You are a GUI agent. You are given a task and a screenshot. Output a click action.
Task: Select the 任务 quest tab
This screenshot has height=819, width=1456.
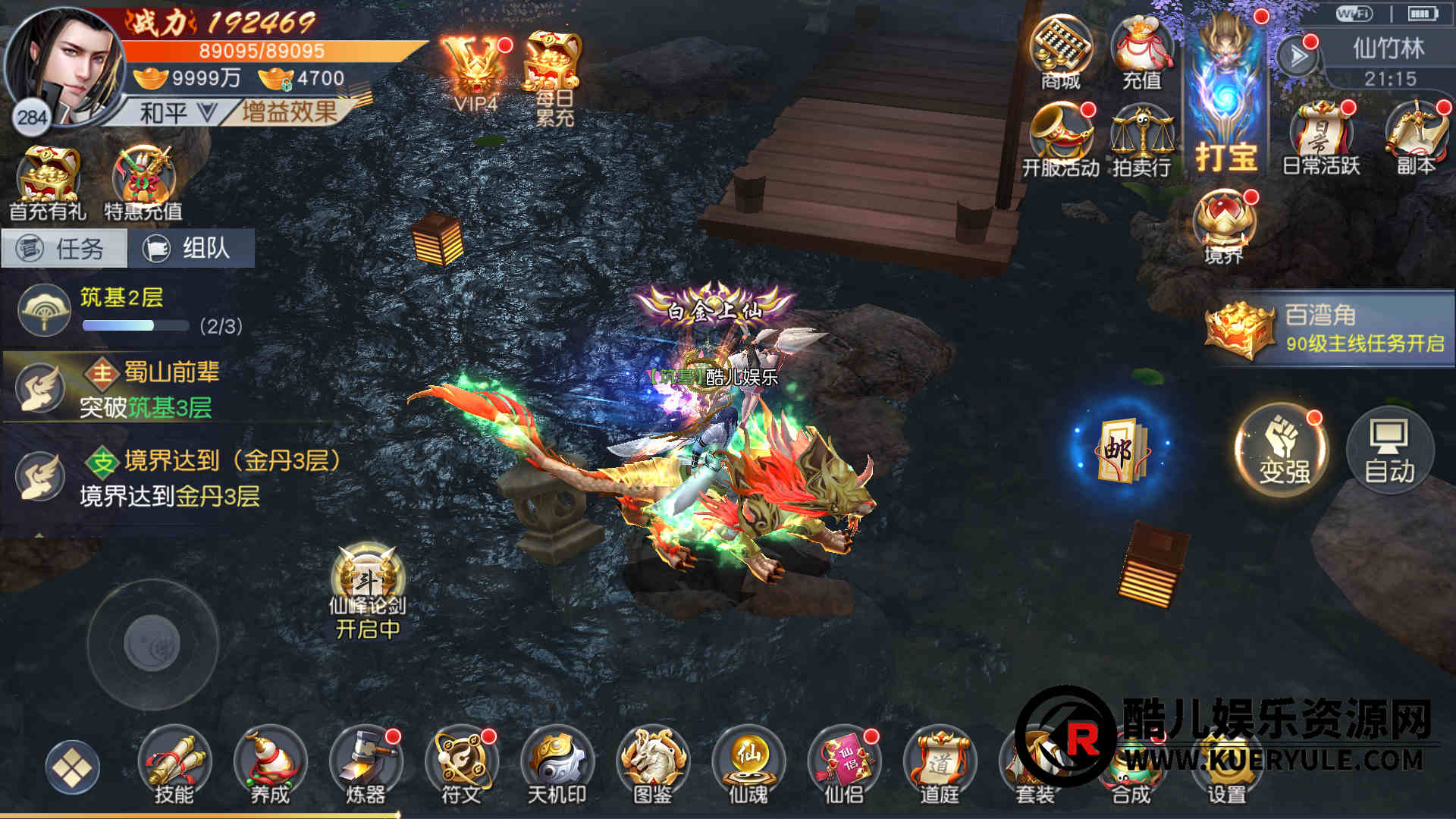(64, 248)
